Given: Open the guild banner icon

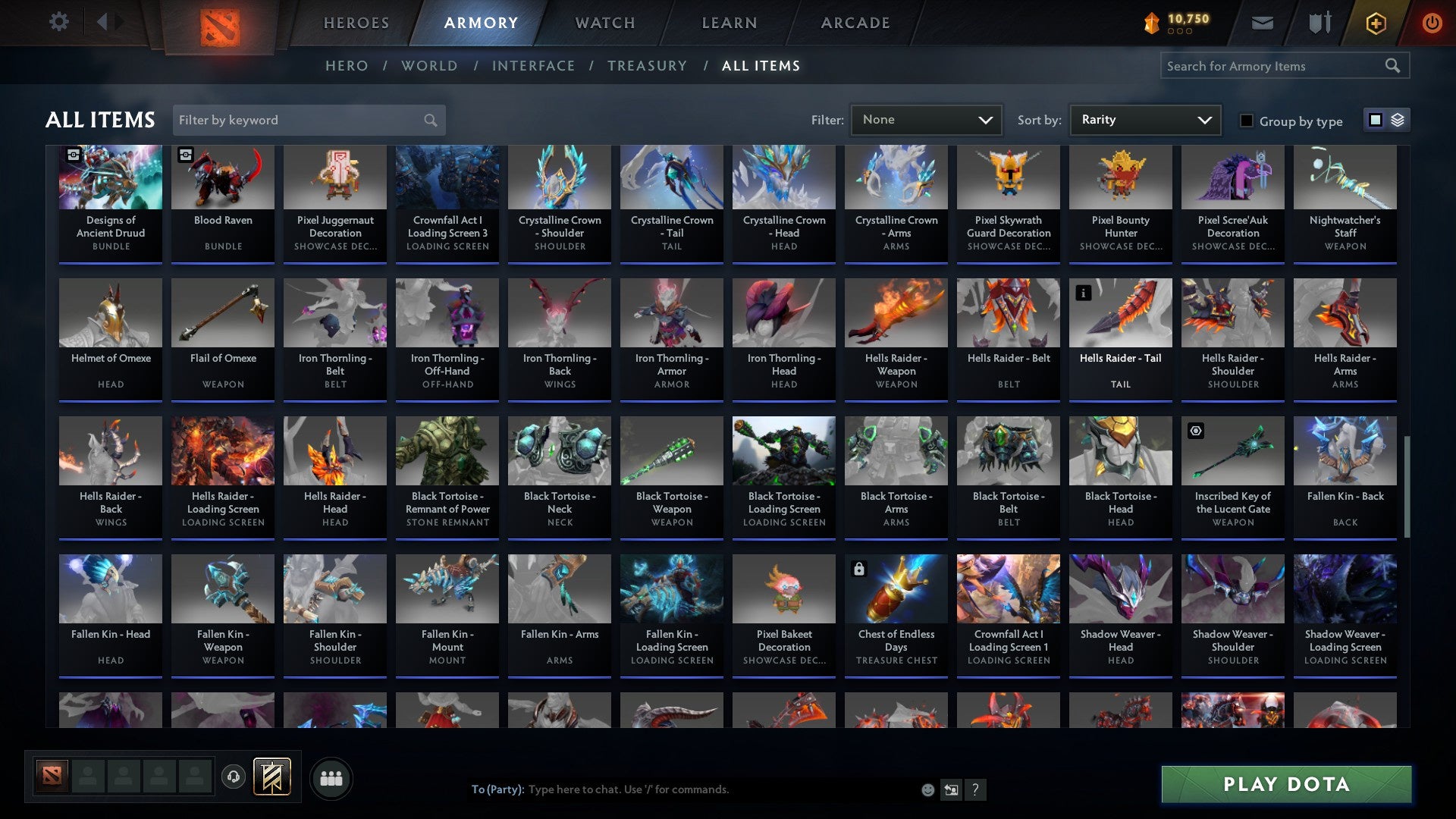Looking at the screenshot, I should 271,777.
